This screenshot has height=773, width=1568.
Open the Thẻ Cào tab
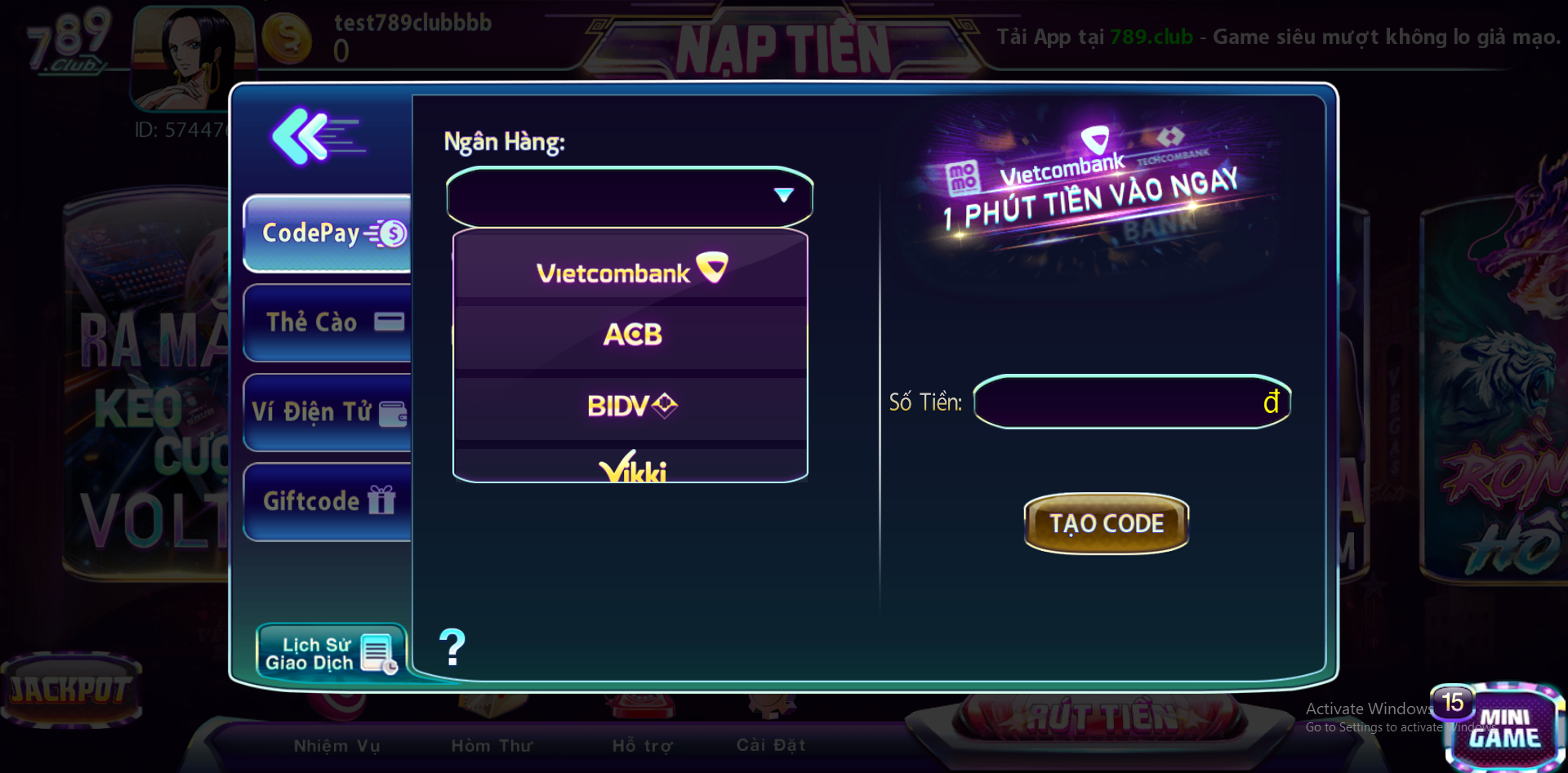click(328, 322)
